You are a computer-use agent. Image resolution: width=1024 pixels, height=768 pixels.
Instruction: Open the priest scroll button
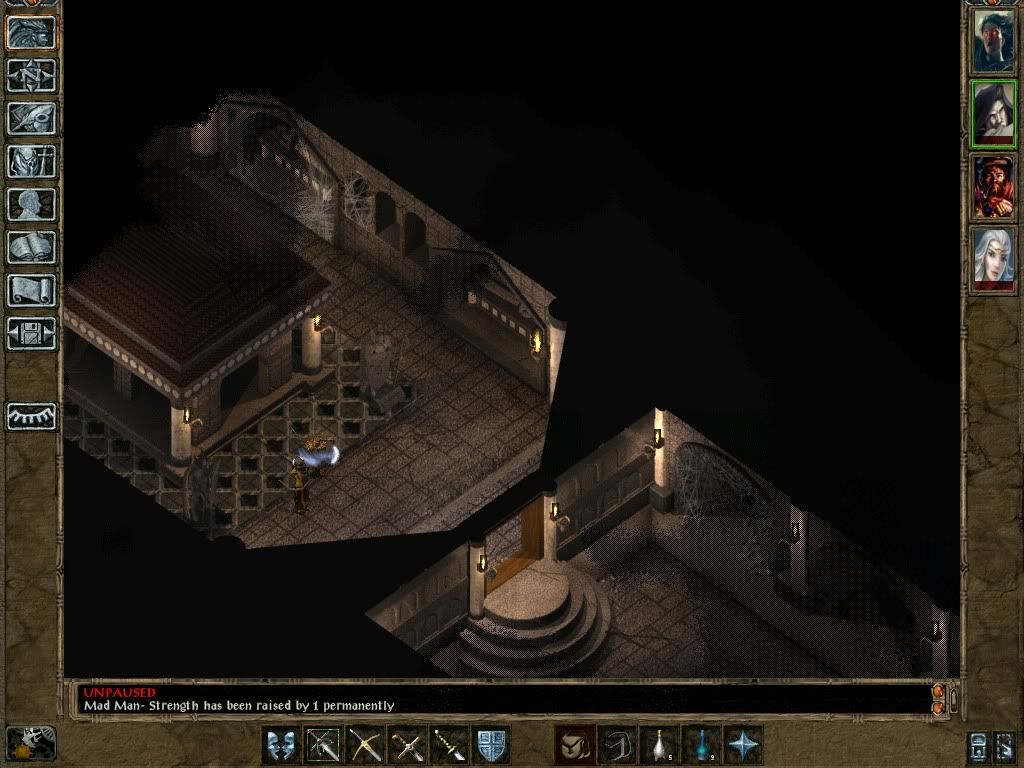click(x=32, y=291)
